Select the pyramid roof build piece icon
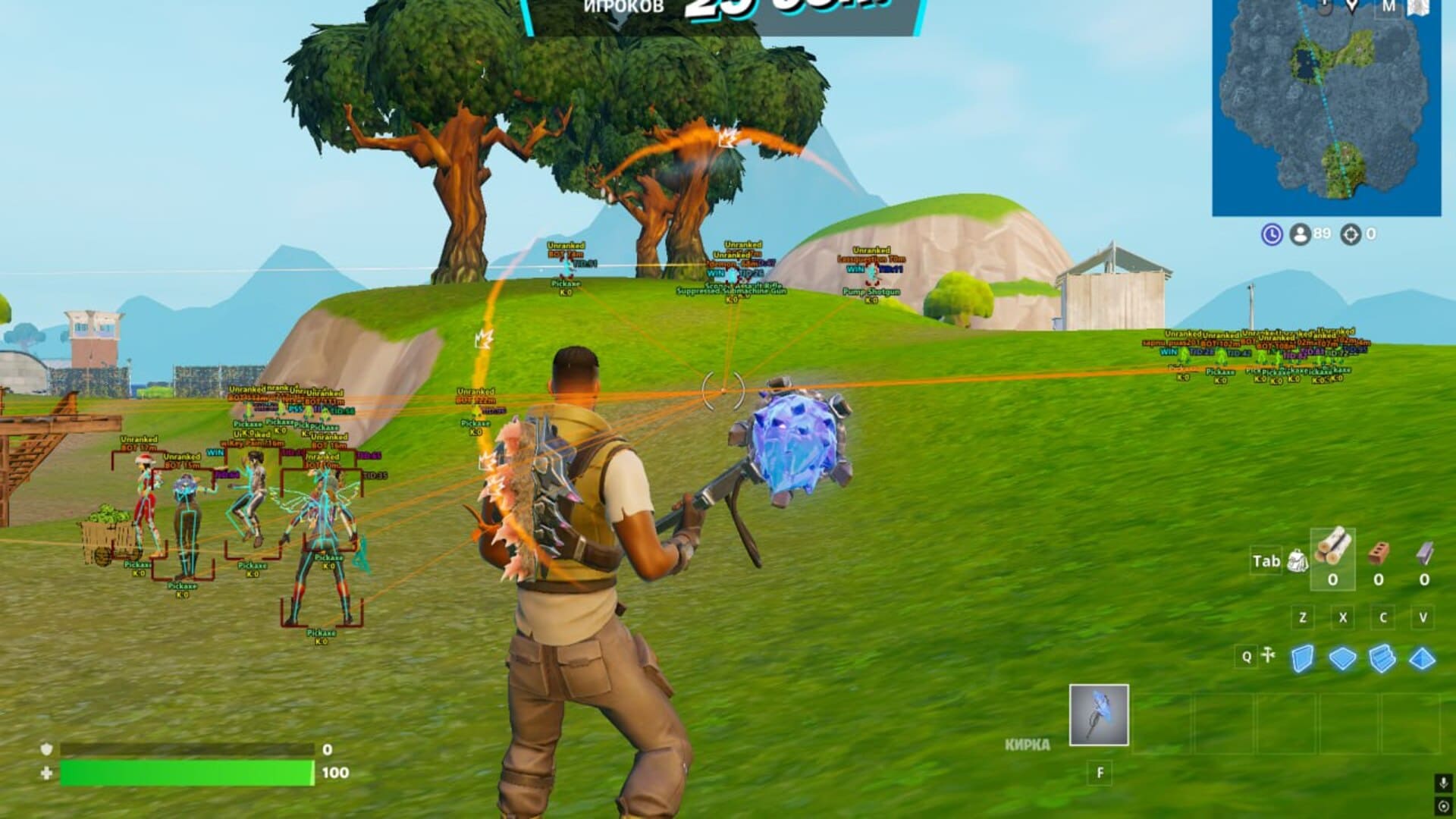Screen dimensions: 1456x819 click(1422, 660)
